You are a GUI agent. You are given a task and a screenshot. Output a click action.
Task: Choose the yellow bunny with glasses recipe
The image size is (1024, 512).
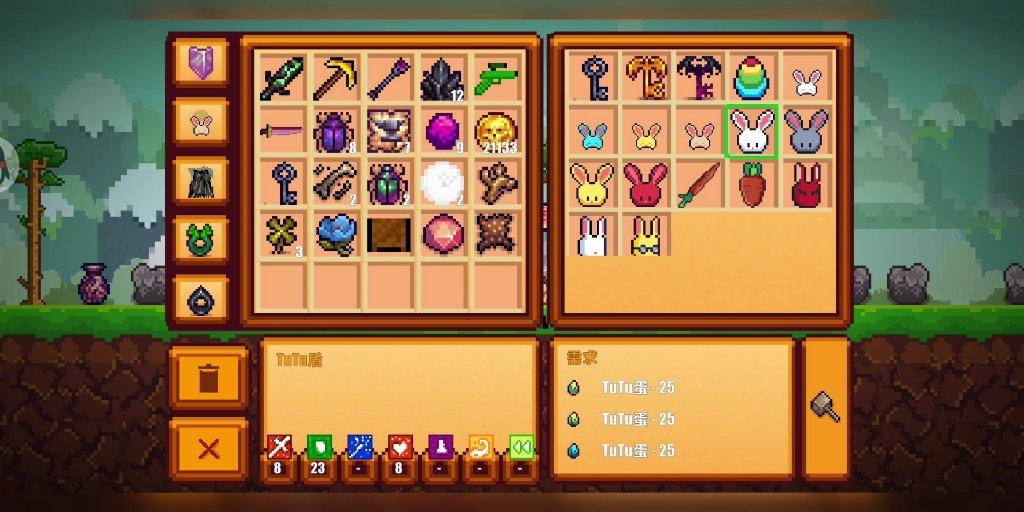[x=646, y=236]
